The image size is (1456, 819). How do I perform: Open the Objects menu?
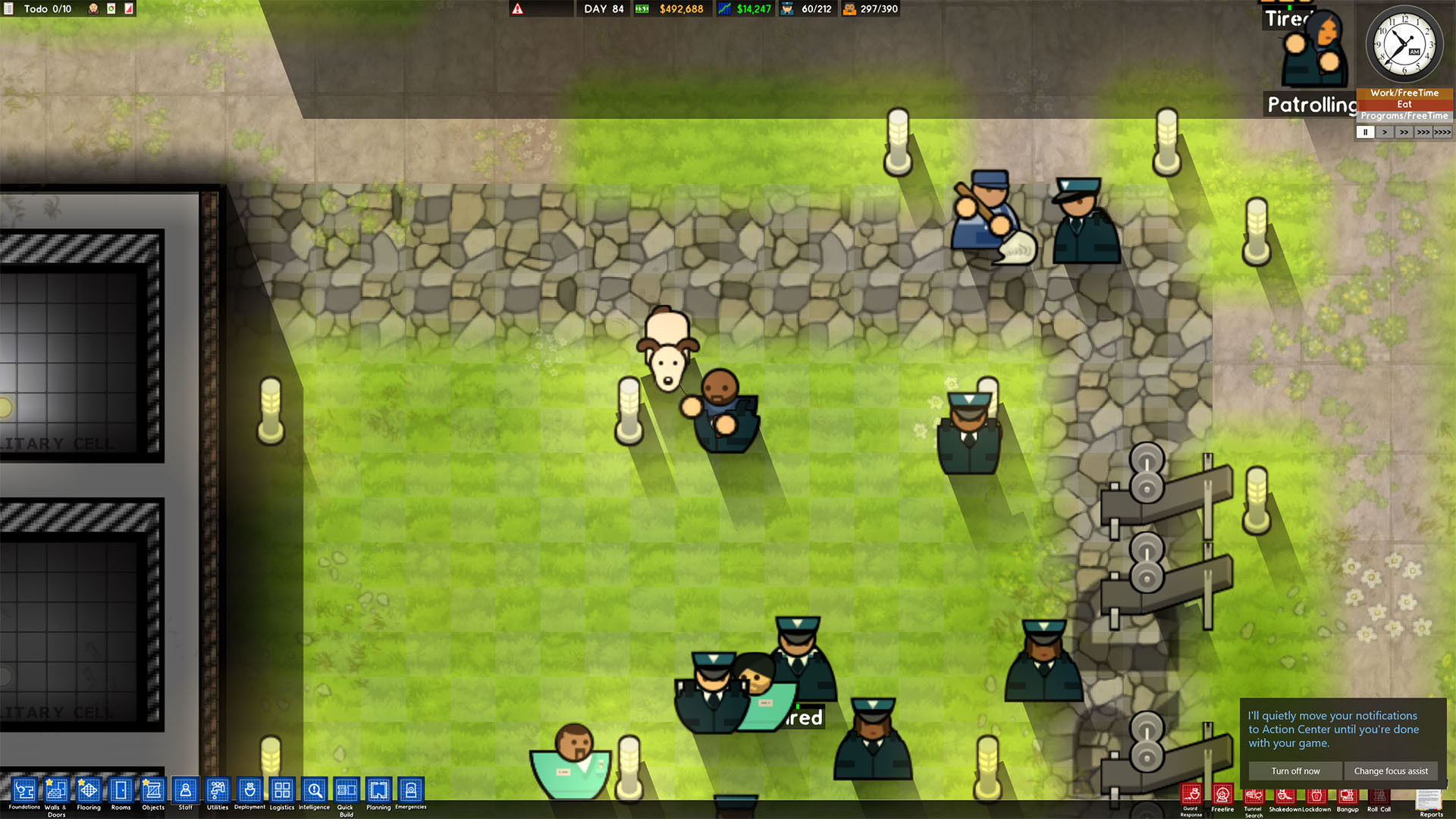point(152,792)
